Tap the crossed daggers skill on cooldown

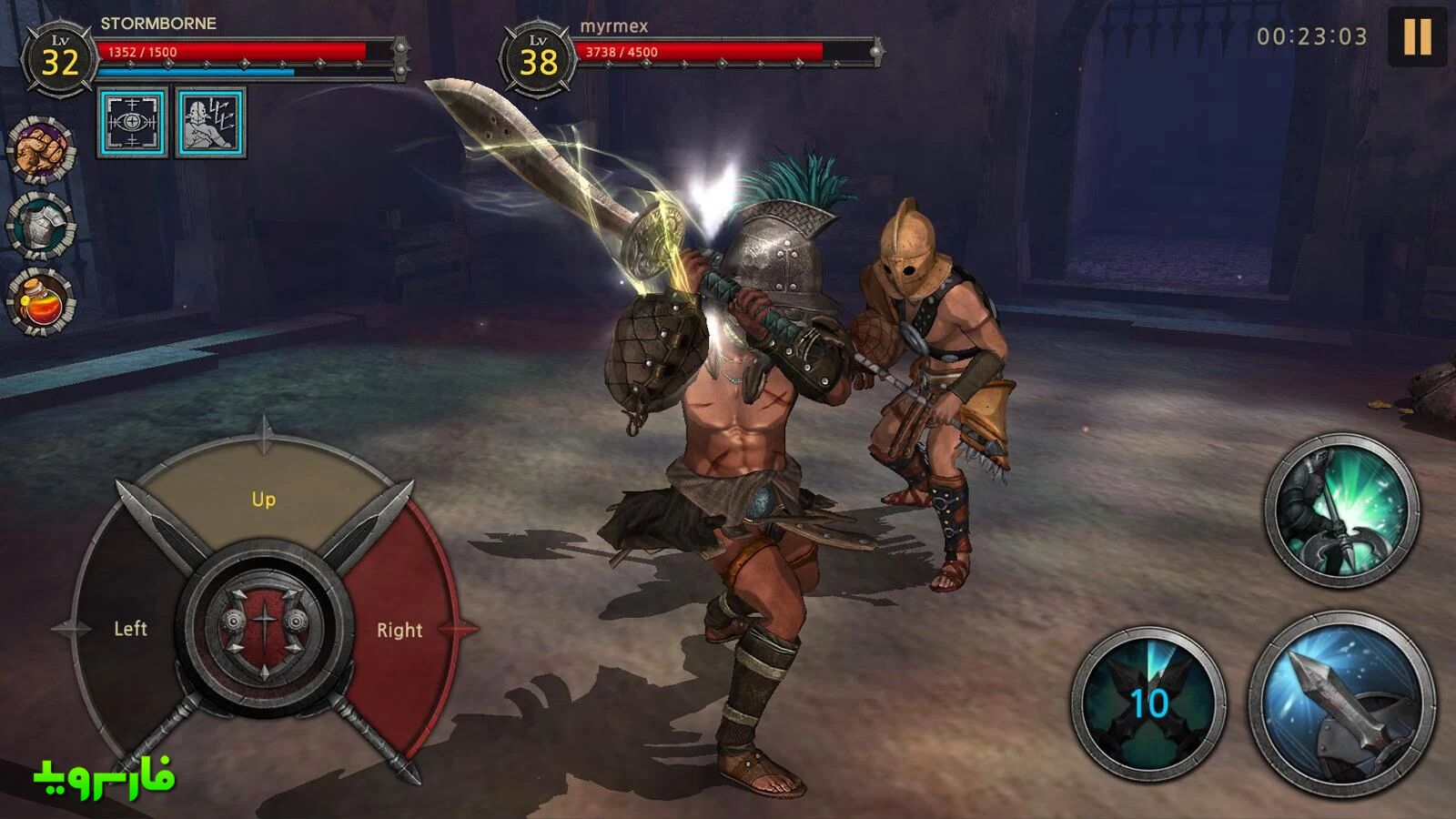(x=1148, y=703)
